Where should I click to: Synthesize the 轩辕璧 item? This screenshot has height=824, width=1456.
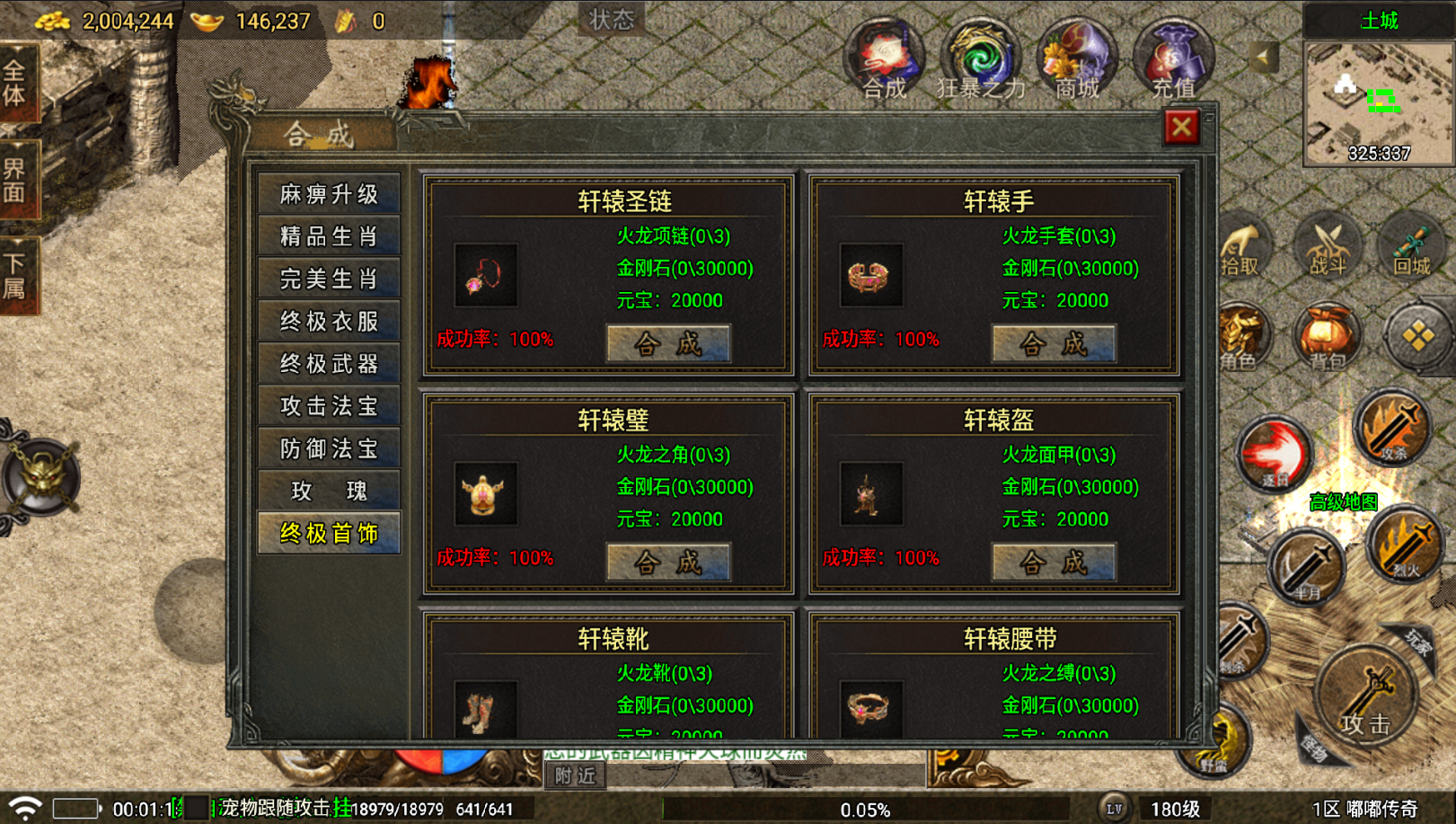pos(668,563)
